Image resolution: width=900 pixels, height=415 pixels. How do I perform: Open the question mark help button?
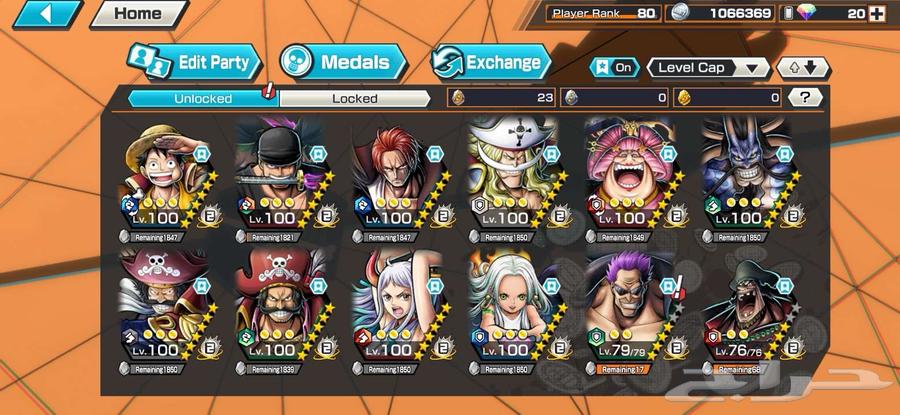pyautogui.click(x=805, y=97)
